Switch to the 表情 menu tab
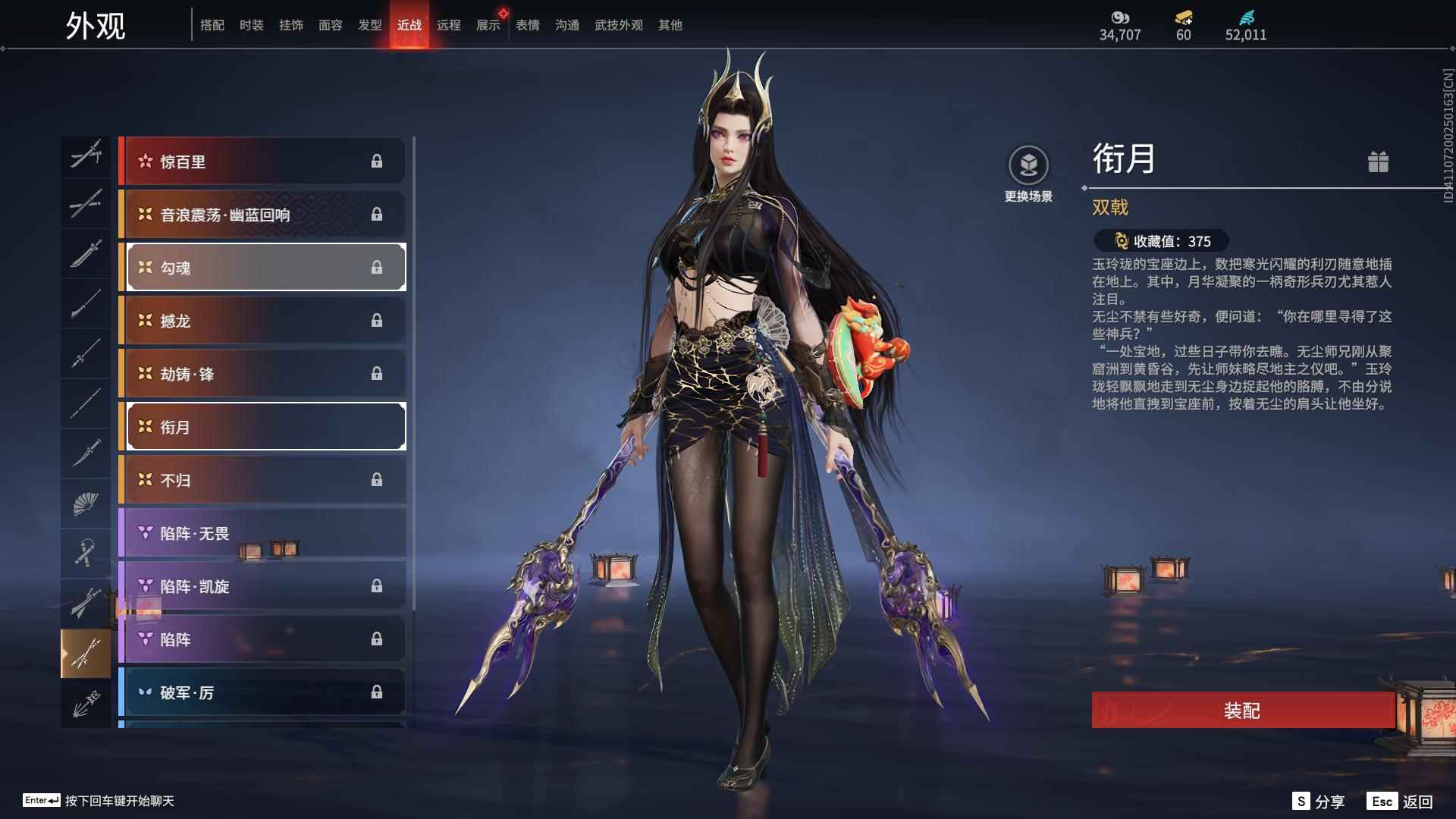Viewport: 1456px width, 819px height. pyautogui.click(x=526, y=24)
